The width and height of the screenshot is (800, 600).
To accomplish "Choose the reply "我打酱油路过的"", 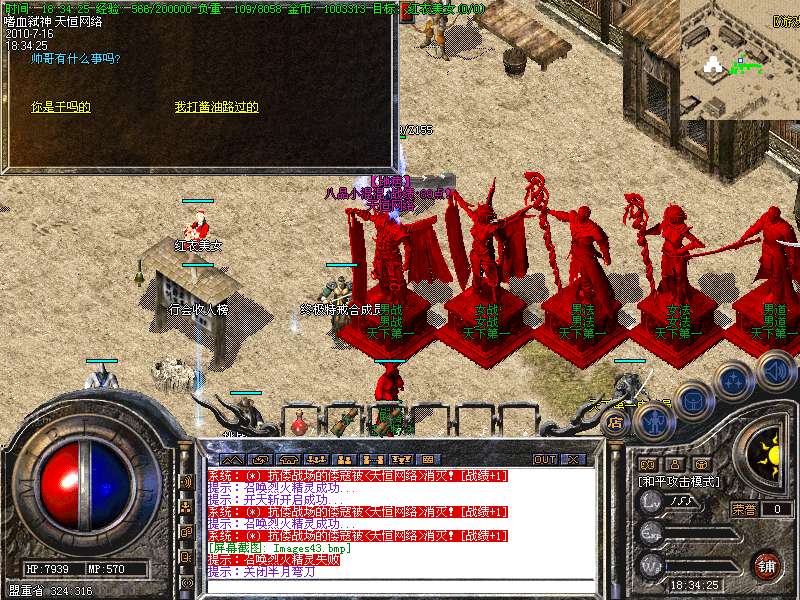I will coord(217,107).
